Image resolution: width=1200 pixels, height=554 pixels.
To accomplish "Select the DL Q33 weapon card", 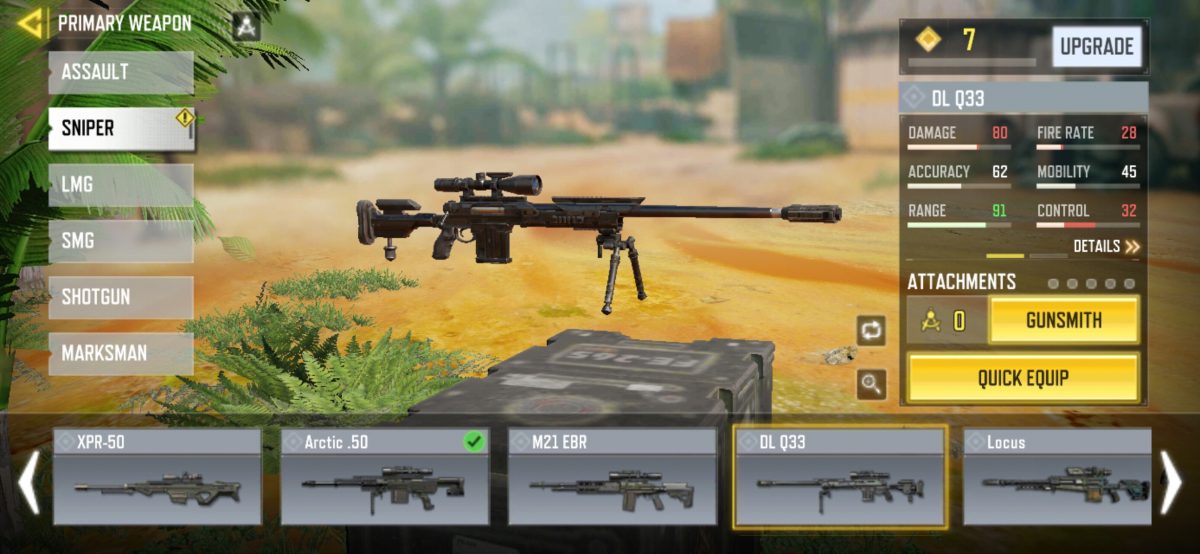I will [x=840, y=477].
